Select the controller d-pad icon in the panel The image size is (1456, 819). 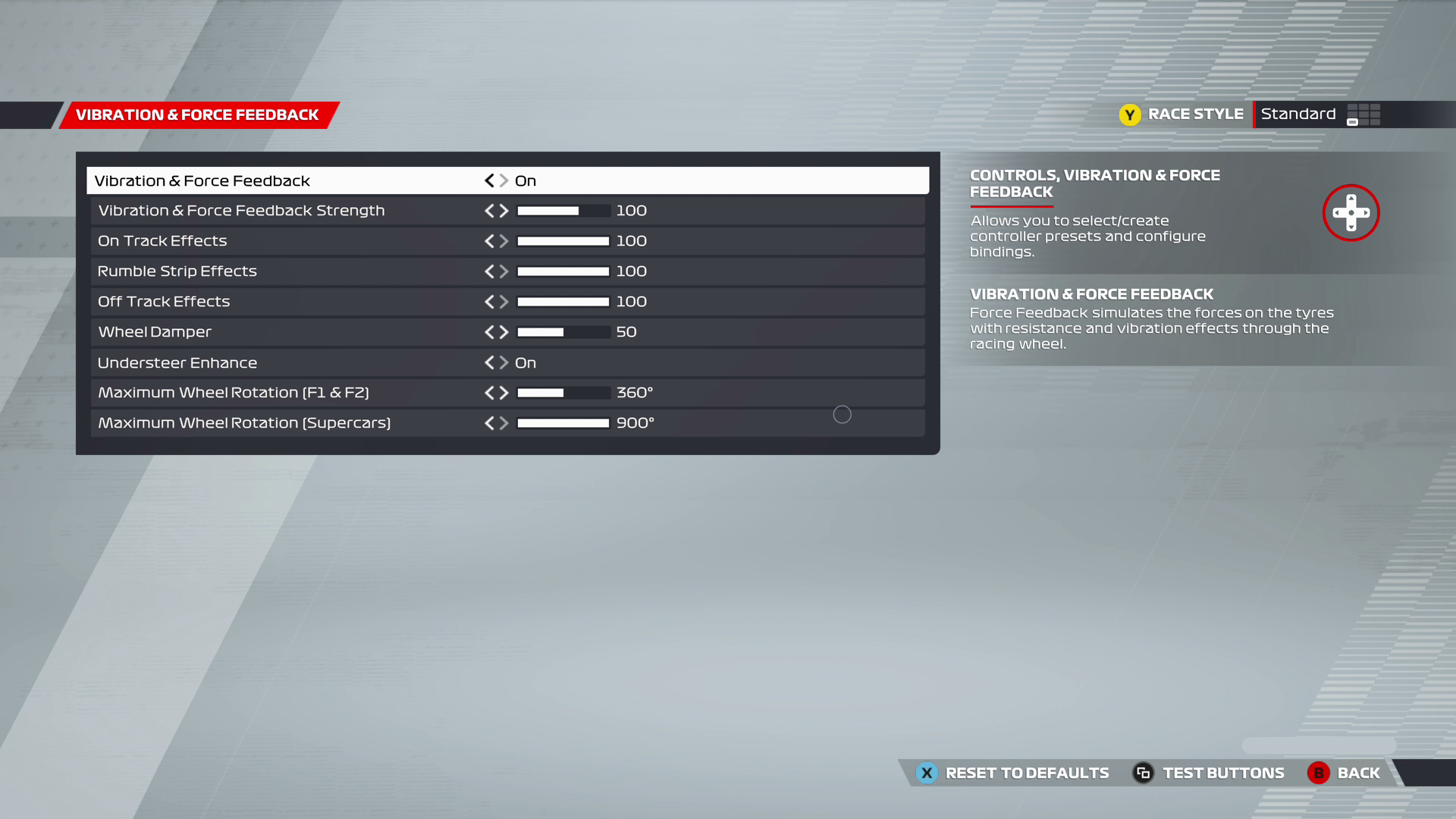tap(1351, 213)
